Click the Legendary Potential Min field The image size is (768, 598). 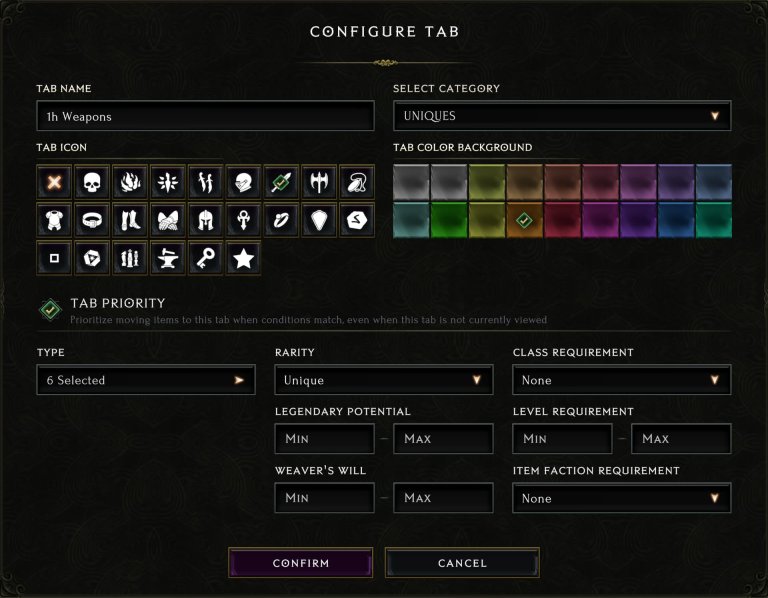pos(324,439)
